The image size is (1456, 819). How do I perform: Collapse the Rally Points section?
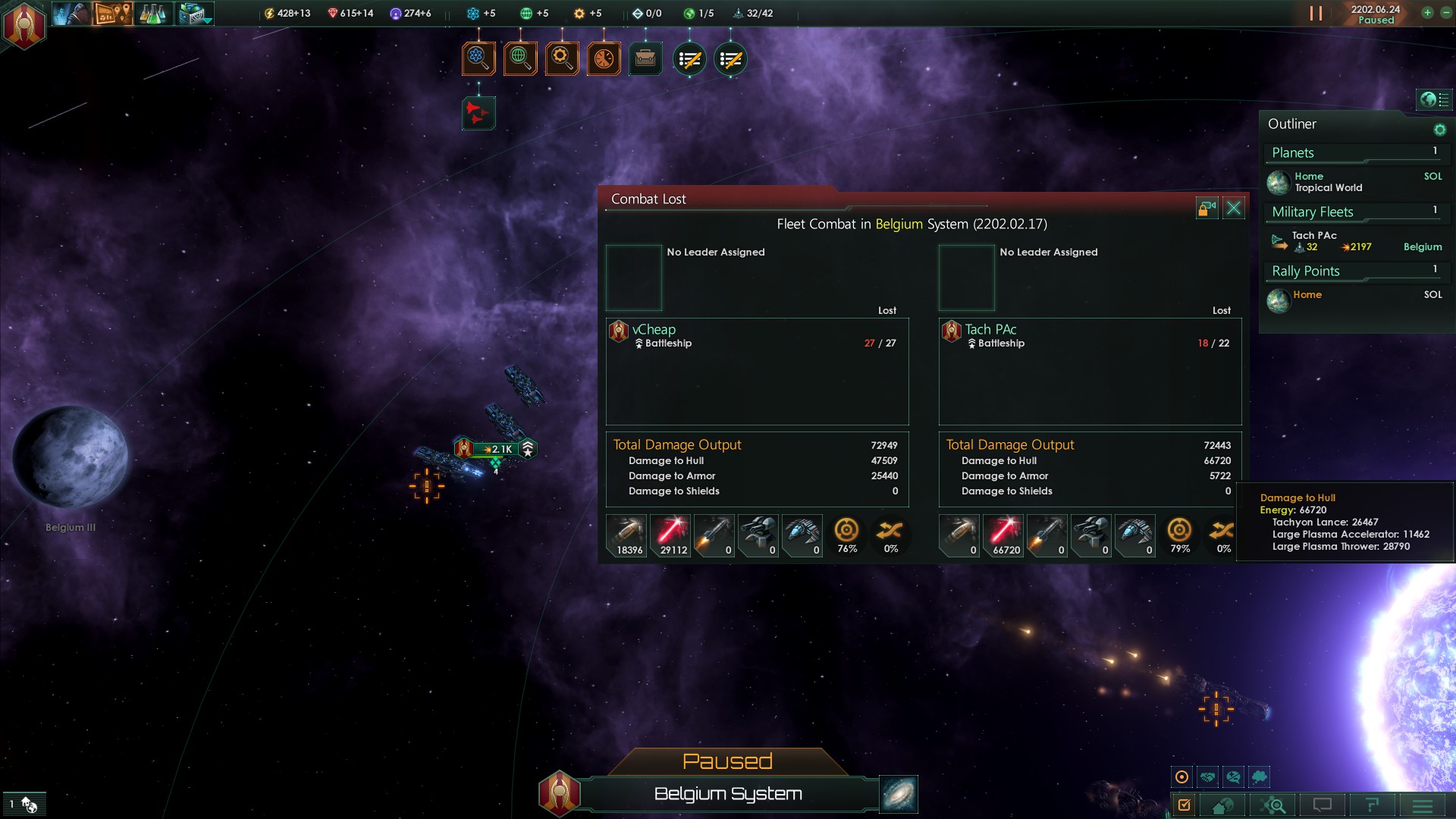click(1354, 271)
